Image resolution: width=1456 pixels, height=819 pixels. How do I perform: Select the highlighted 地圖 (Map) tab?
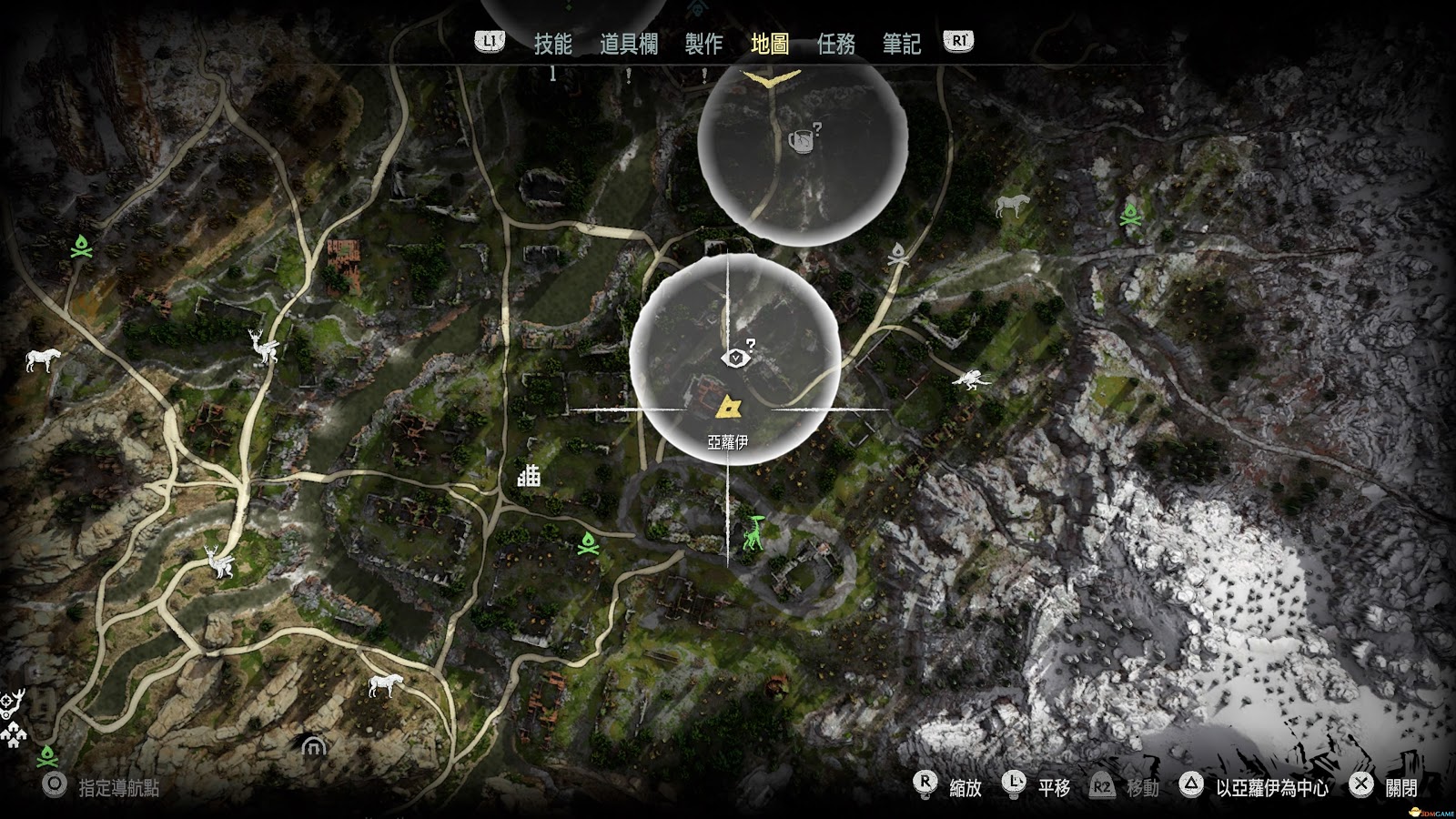[x=770, y=44]
